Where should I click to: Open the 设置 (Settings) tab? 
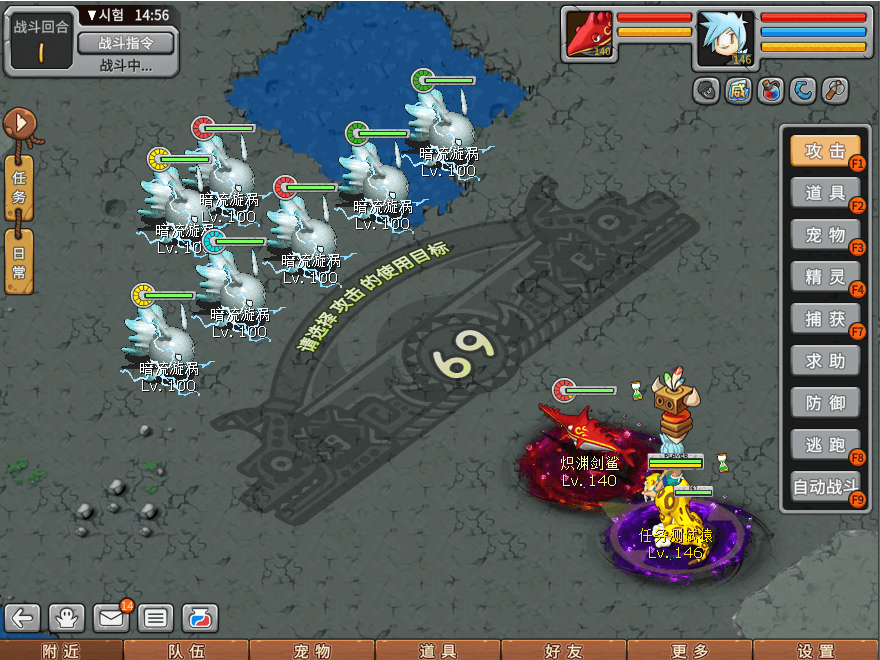[815, 651]
